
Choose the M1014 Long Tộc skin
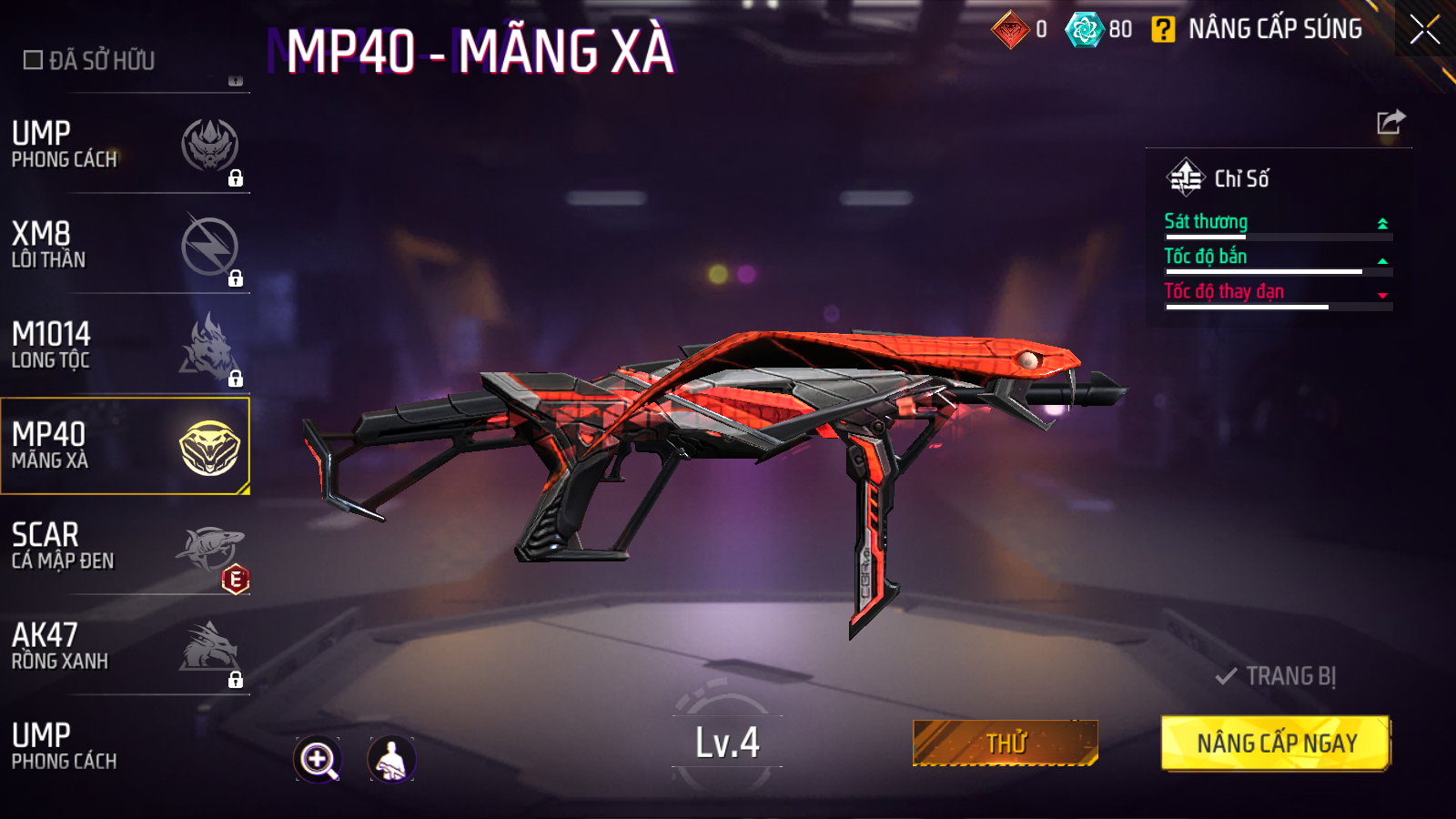tap(125, 346)
